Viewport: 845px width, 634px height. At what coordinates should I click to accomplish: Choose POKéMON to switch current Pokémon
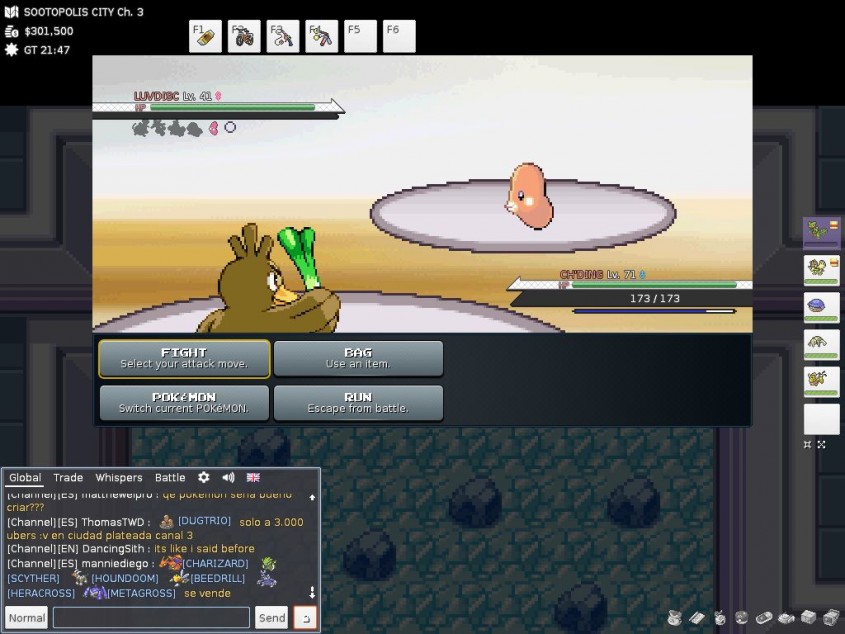click(184, 402)
